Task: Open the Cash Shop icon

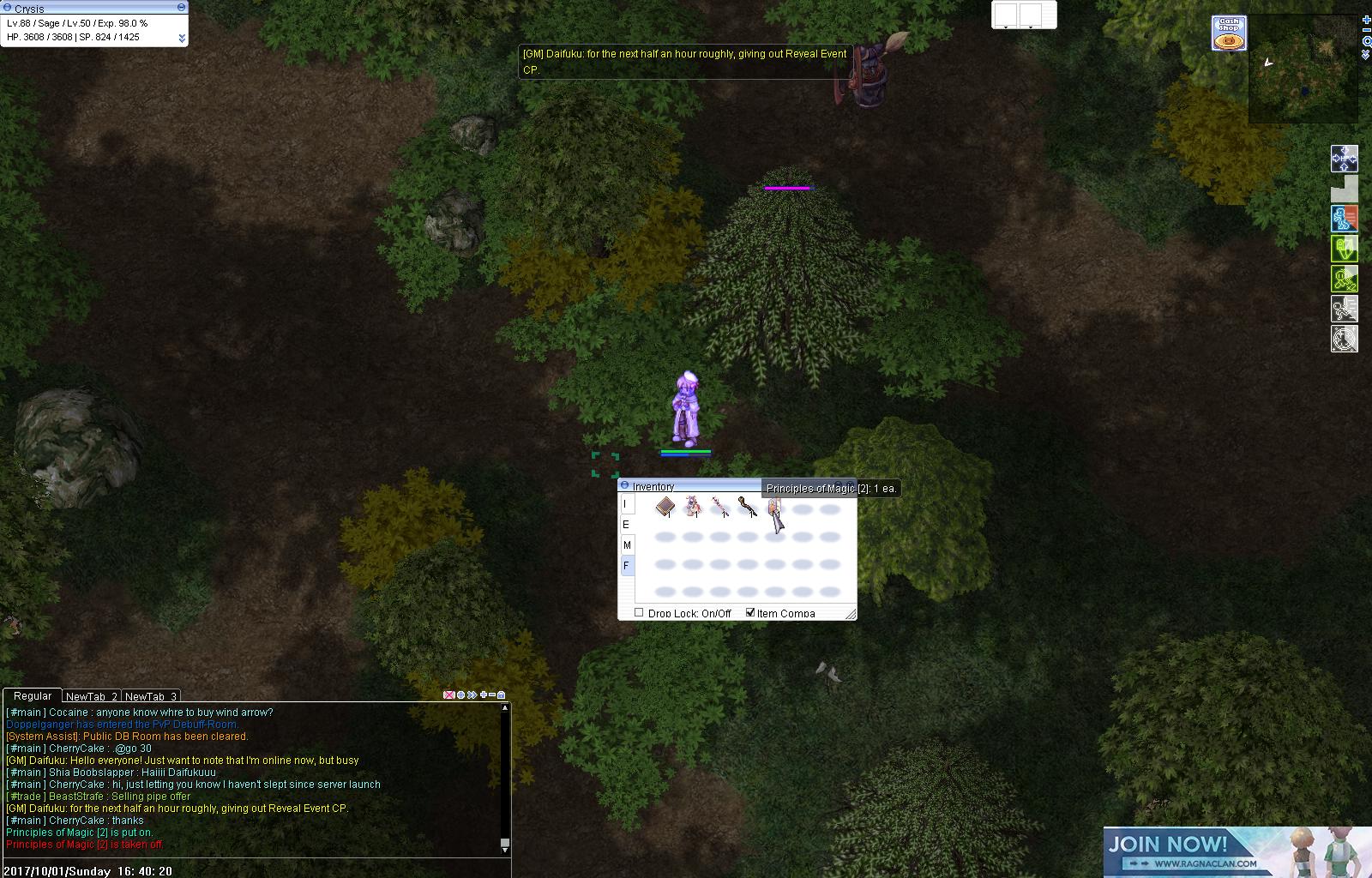Action: pos(1230,32)
